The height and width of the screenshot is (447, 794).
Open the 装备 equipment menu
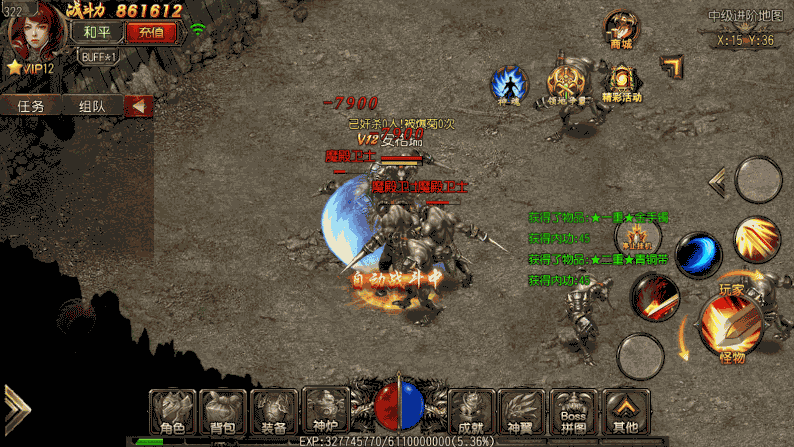pyautogui.click(x=274, y=409)
